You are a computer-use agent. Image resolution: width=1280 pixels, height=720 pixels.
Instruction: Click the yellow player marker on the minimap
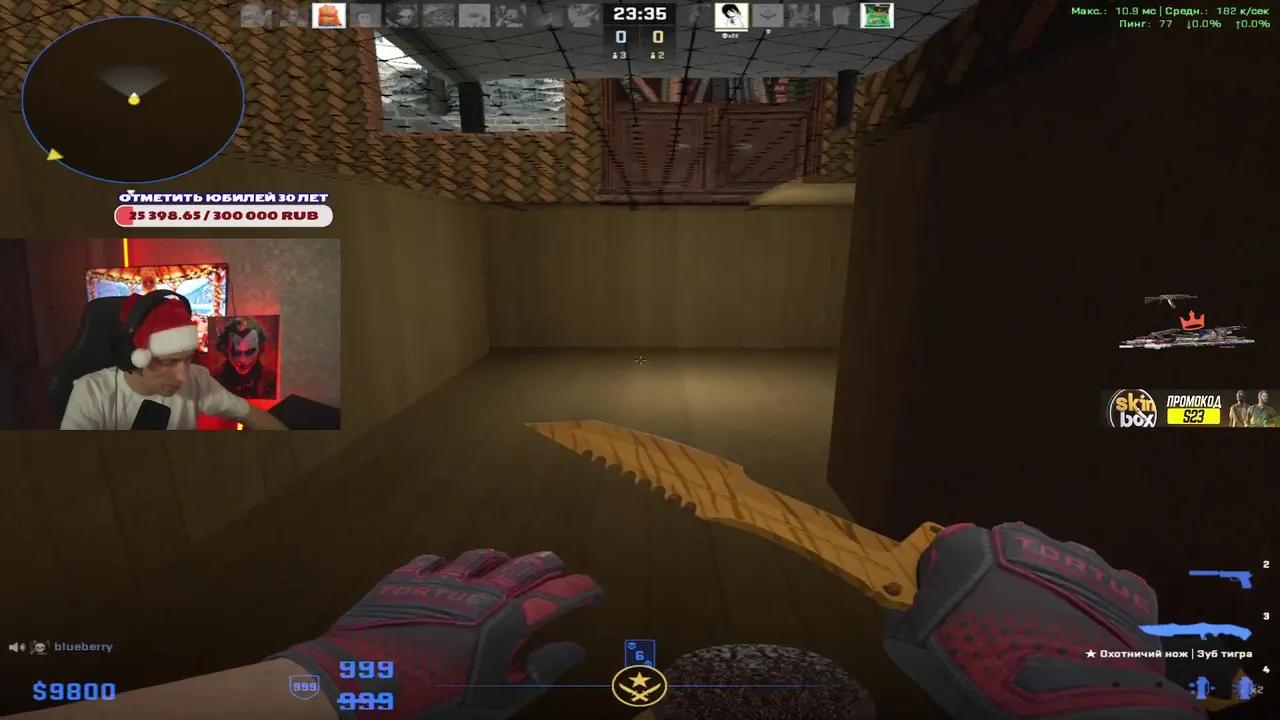tap(132, 100)
